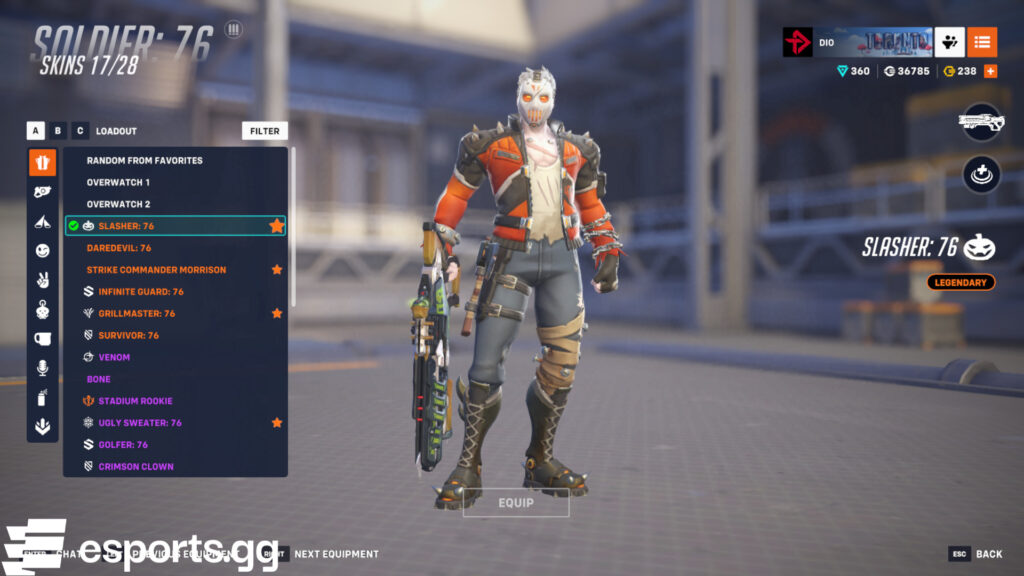
Task: Switch to loadout C
Action: [x=80, y=131]
